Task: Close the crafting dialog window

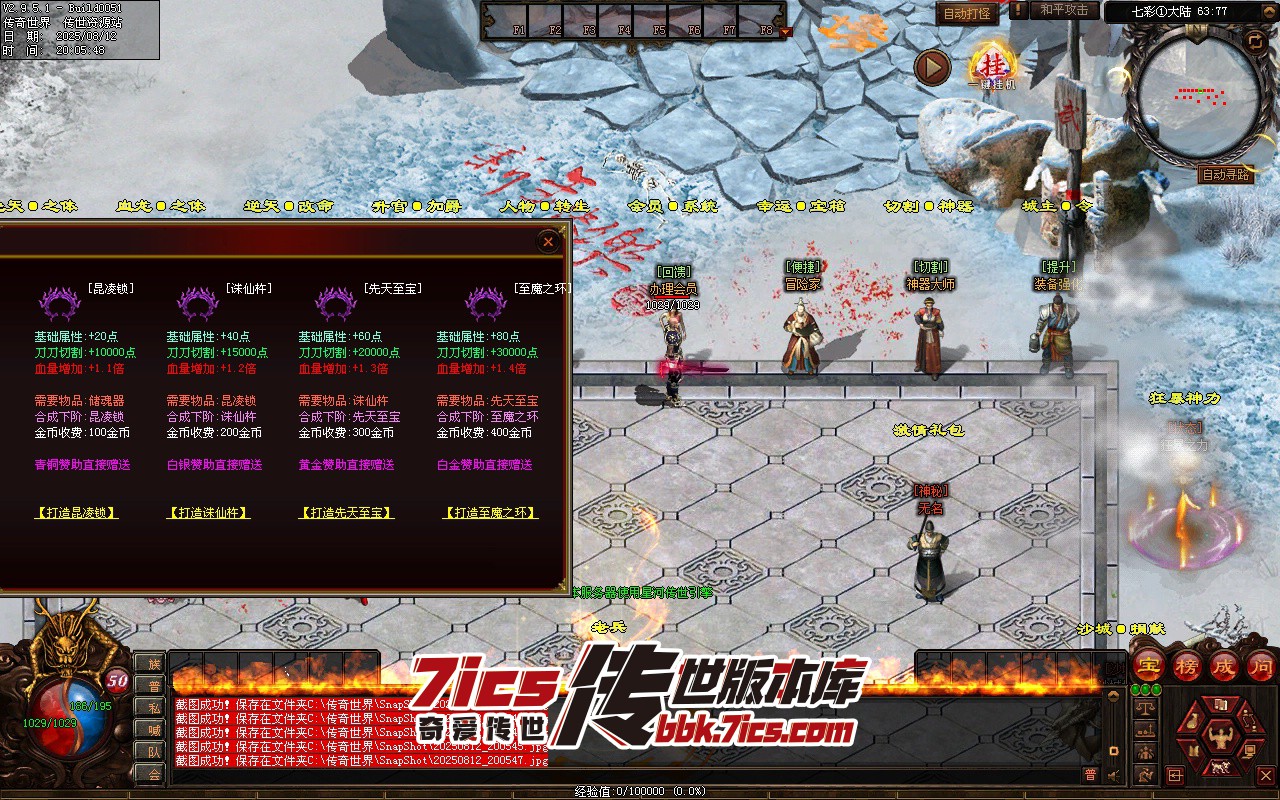Action: pos(547,242)
